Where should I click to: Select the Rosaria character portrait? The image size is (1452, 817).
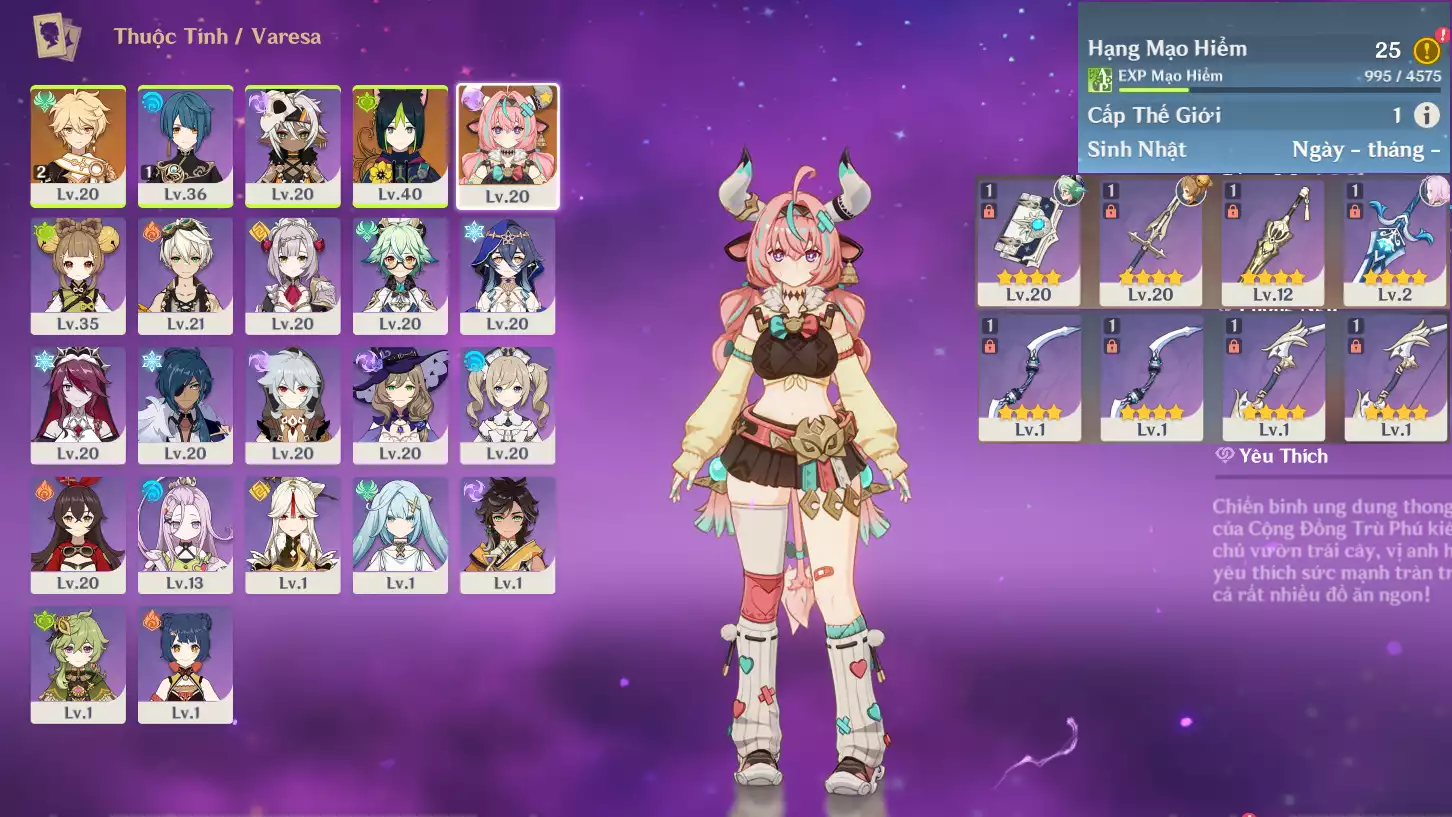pyautogui.click(x=78, y=405)
